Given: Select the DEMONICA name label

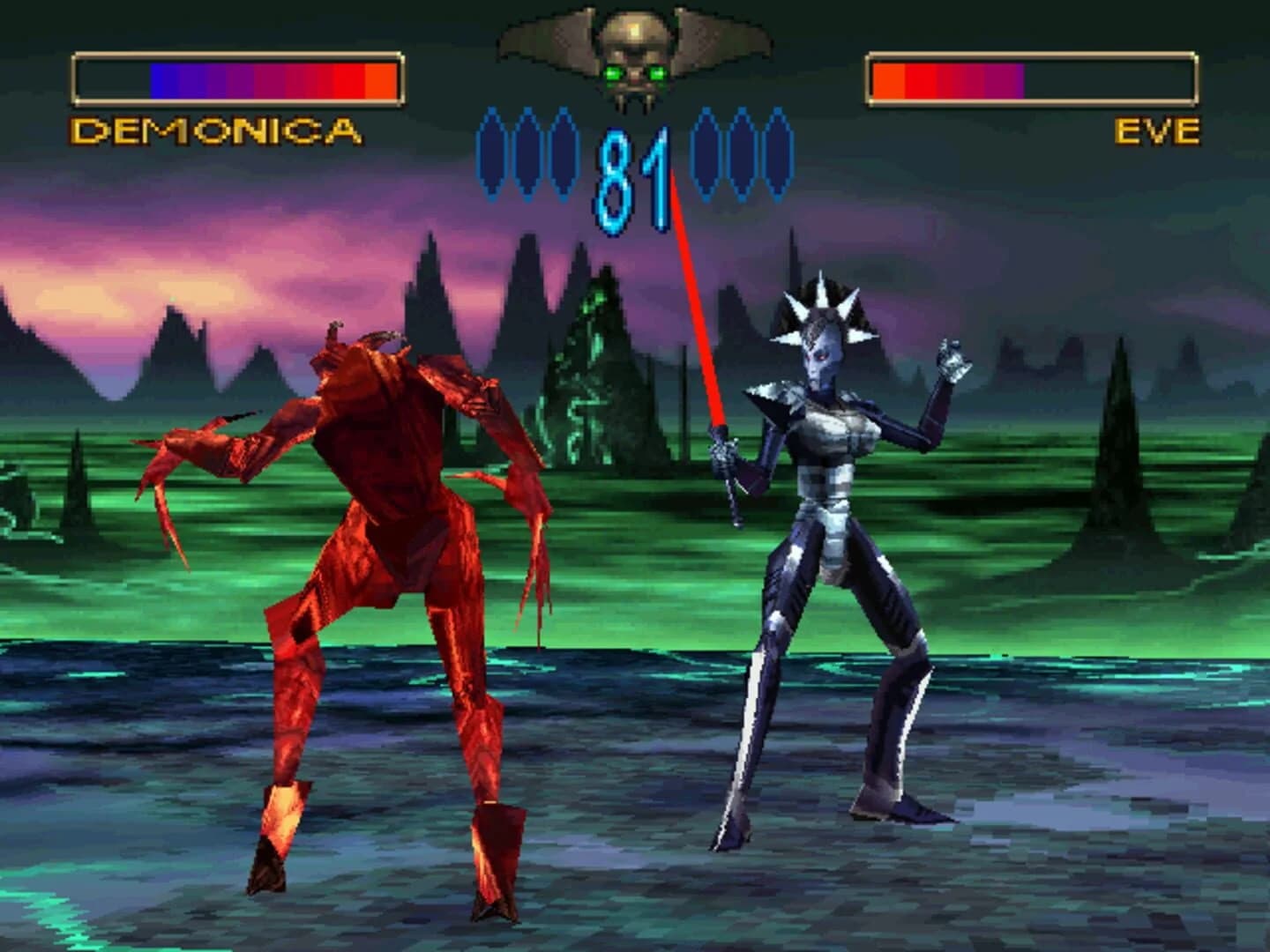Looking at the screenshot, I should pyautogui.click(x=214, y=130).
